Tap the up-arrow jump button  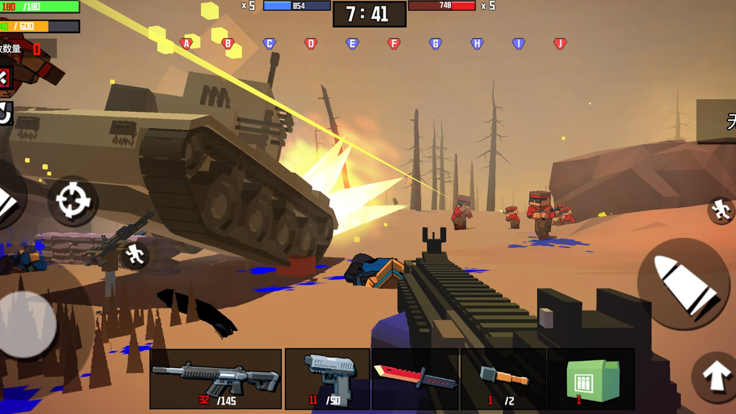[x=716, y=376]
